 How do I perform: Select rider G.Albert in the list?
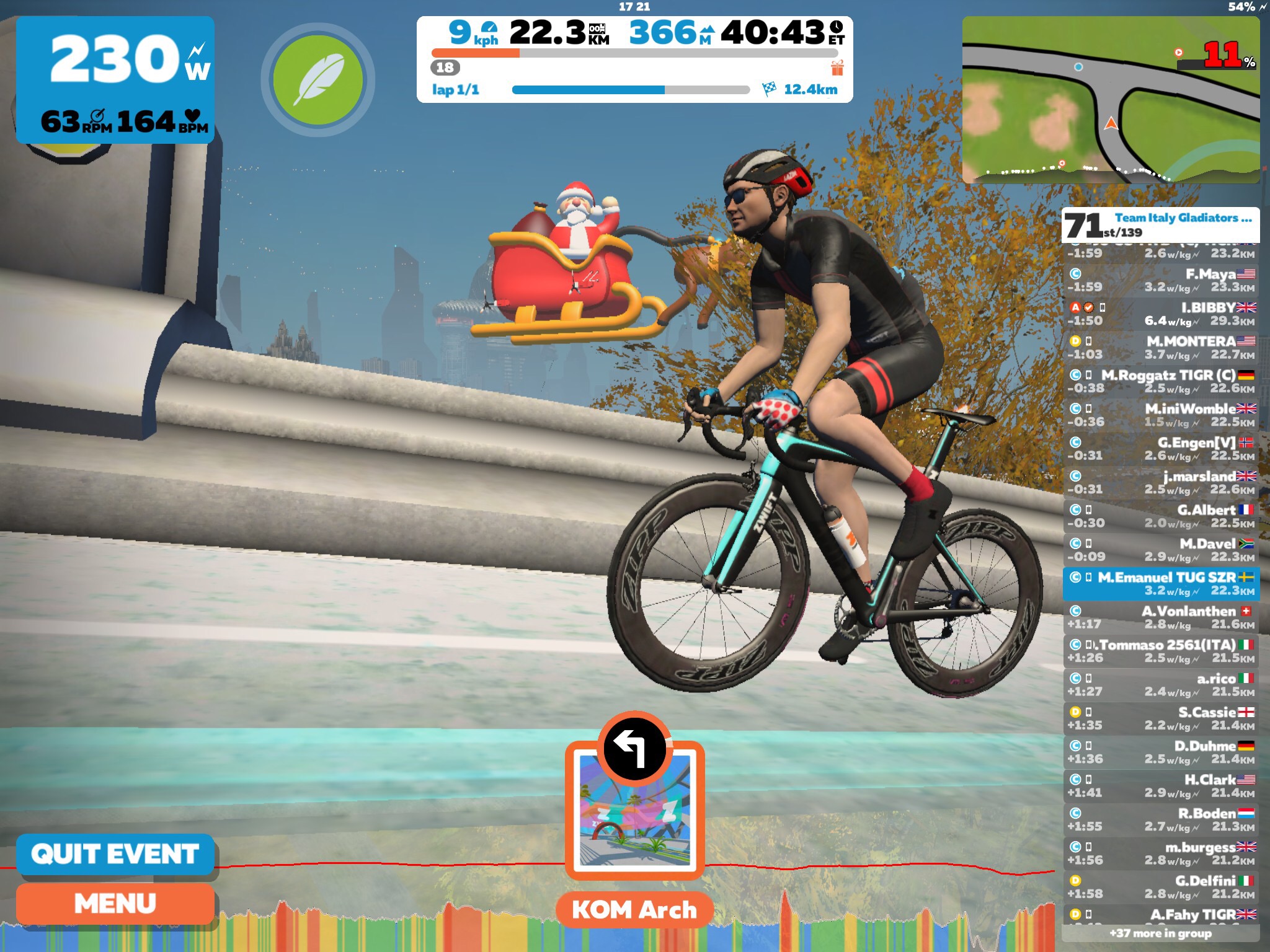(x=1161, y=516)
